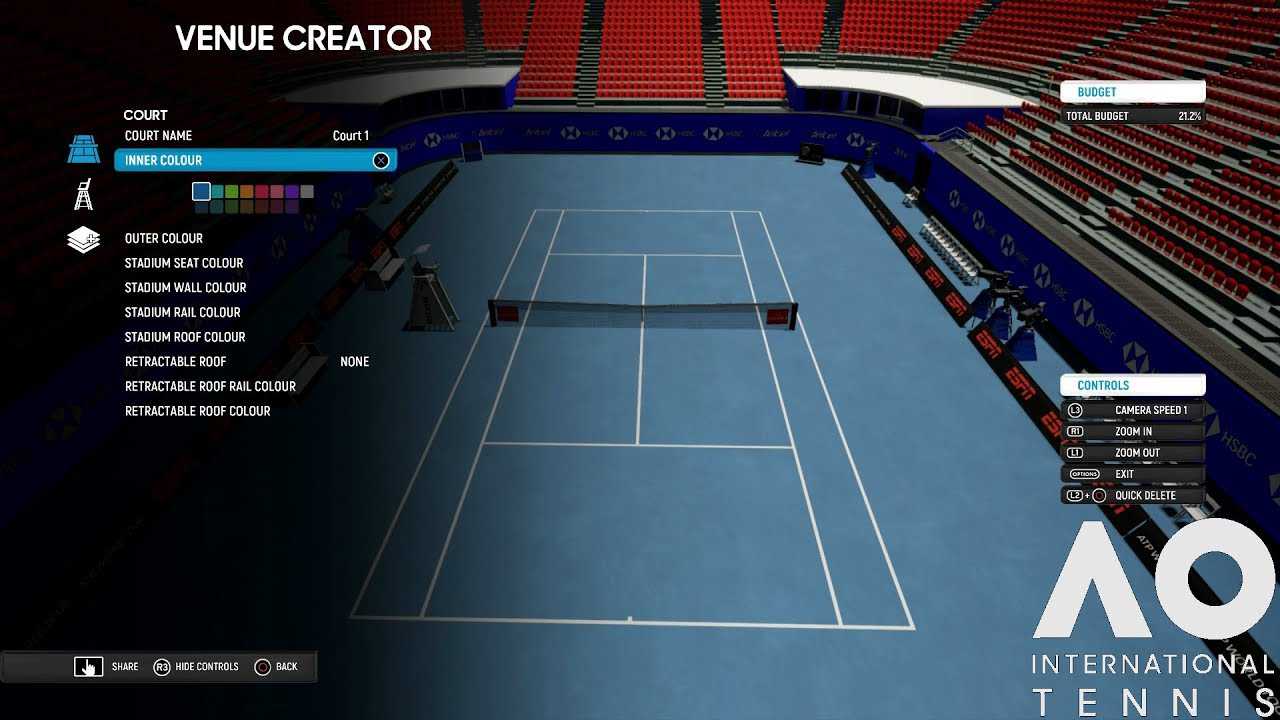
Task: Select Retractable Roof Colour entry
Action: pos(197,411)
